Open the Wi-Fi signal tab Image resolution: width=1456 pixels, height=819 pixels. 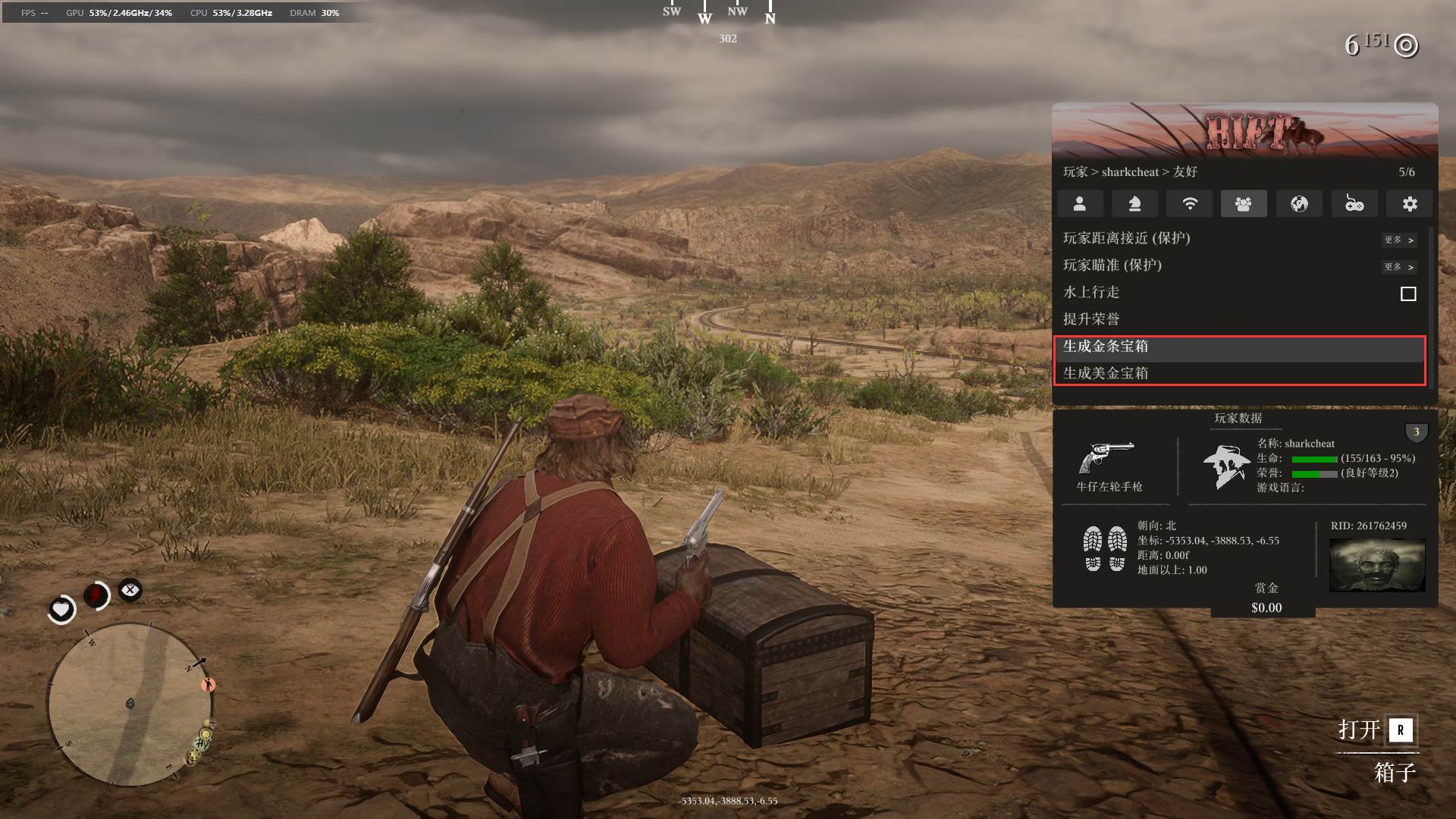click(1190, 204)
